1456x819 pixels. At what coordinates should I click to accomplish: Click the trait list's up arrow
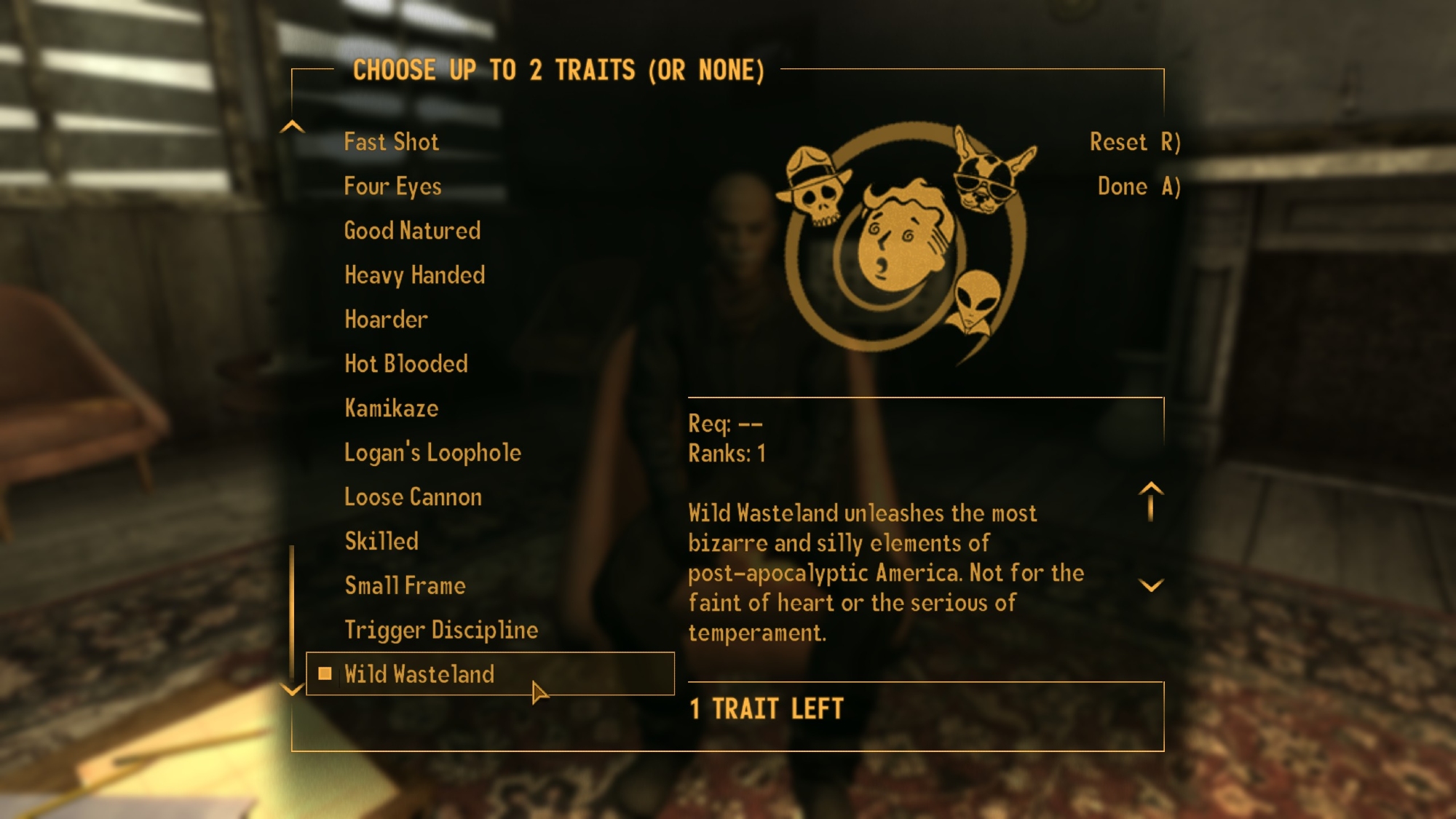tap(292, 127)
